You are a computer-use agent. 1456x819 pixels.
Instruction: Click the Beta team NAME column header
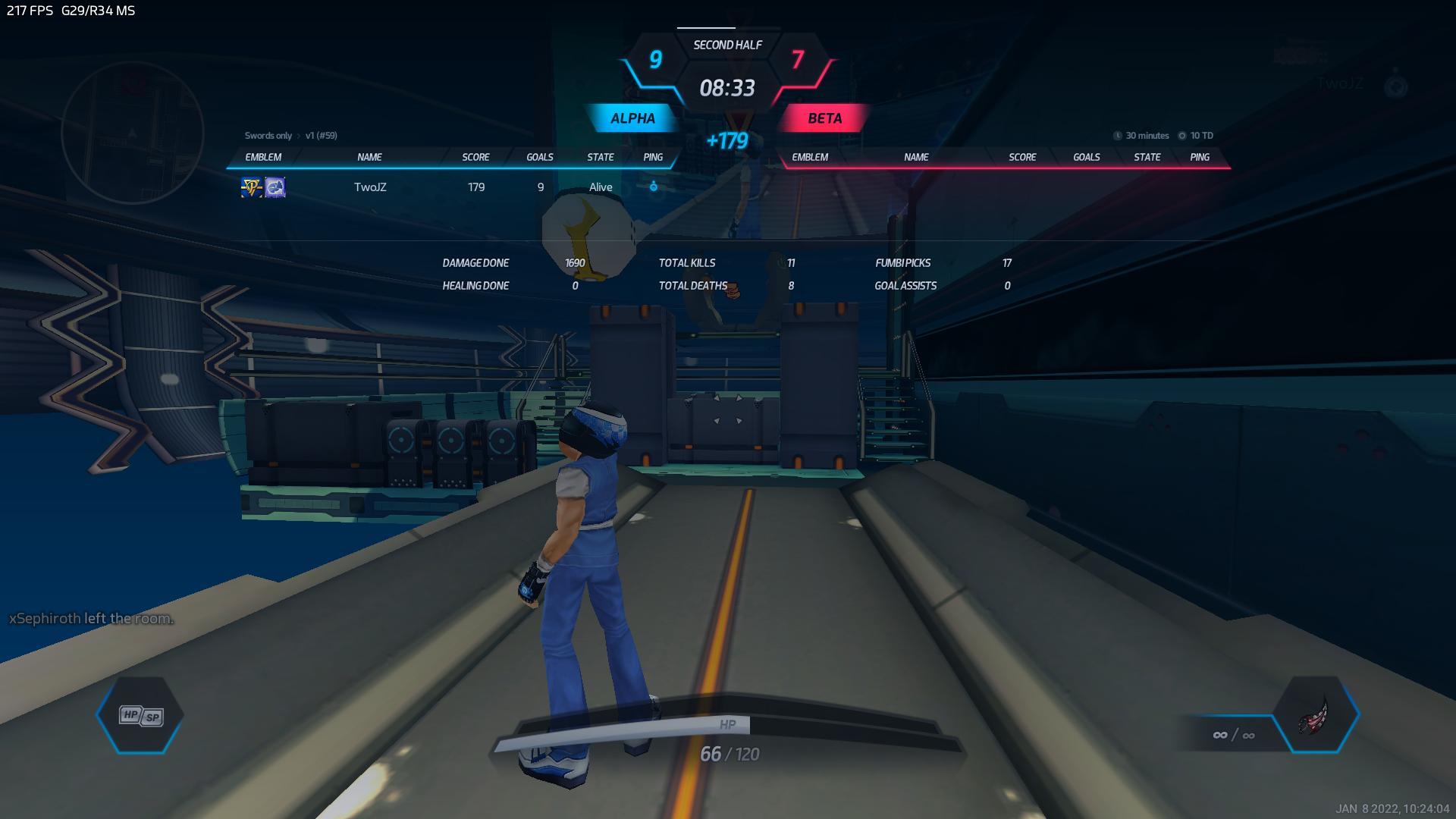[x=916, y=157]
